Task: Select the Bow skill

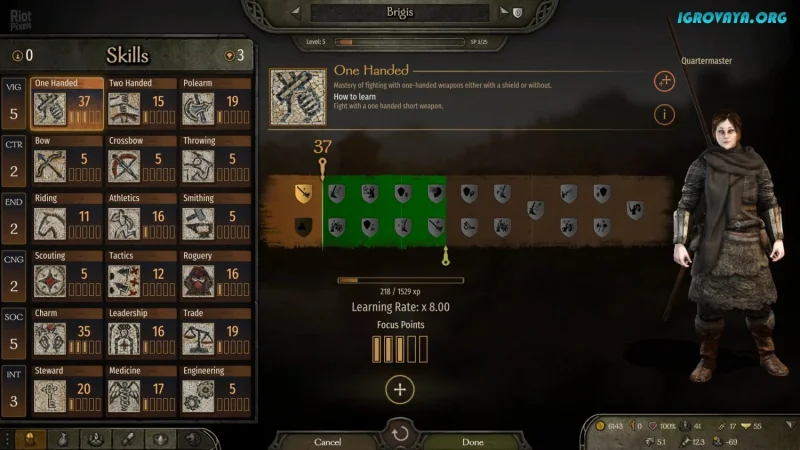Action: click(x=67, y=162)
